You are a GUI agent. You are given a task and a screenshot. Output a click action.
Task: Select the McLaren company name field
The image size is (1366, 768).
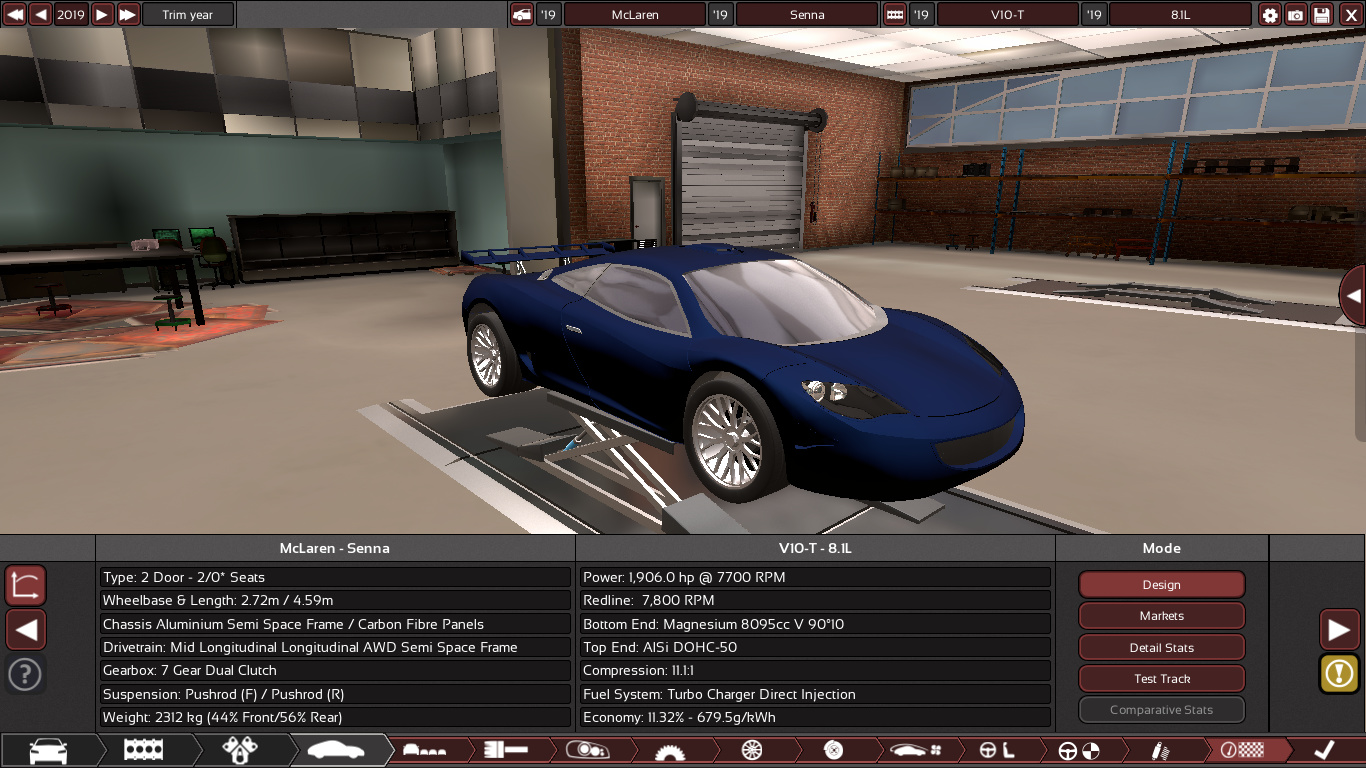point(635,15)
